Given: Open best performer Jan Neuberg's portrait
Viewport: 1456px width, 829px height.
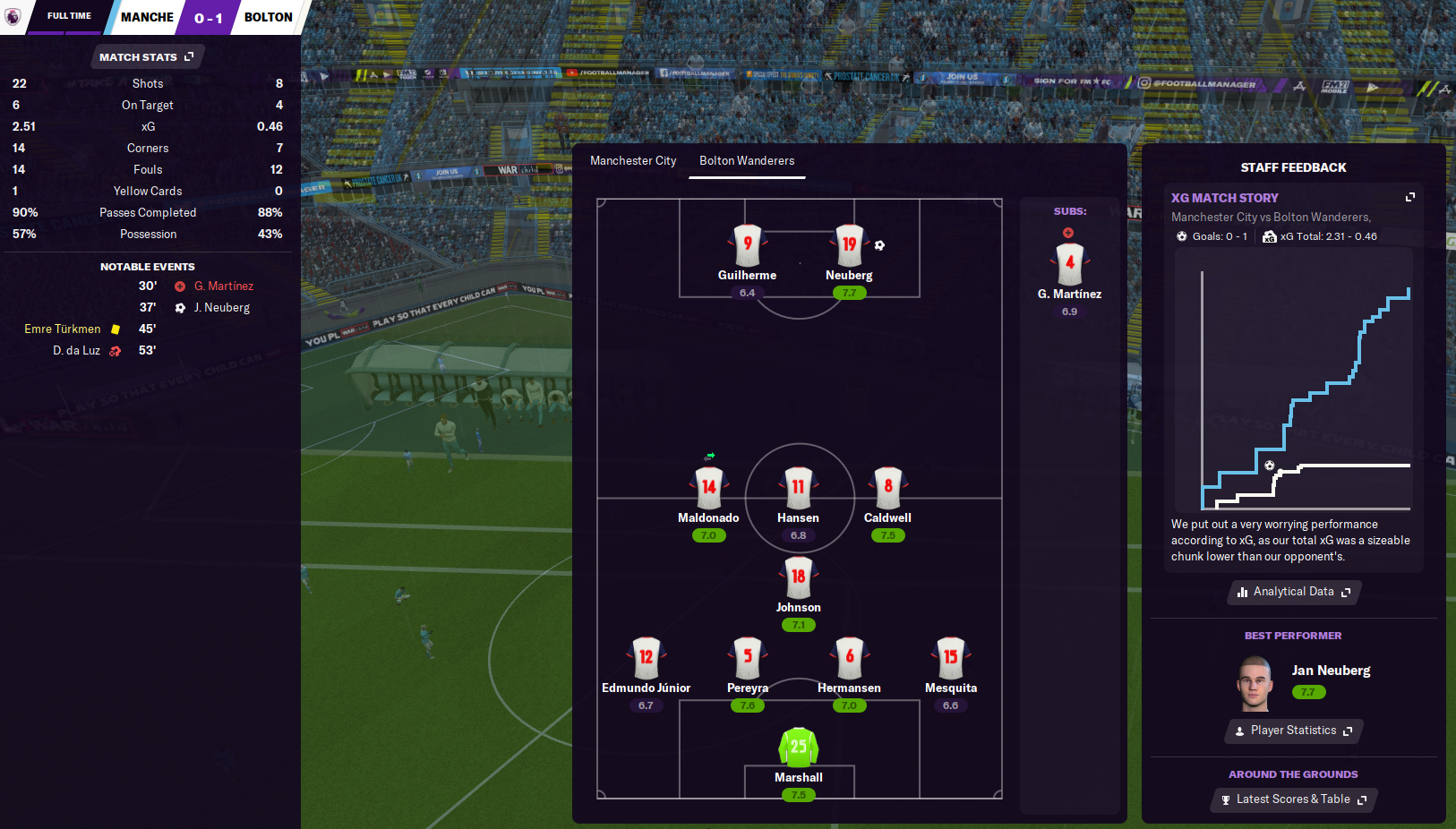Looking at the screenshot, I should (x=1255, y=684).
